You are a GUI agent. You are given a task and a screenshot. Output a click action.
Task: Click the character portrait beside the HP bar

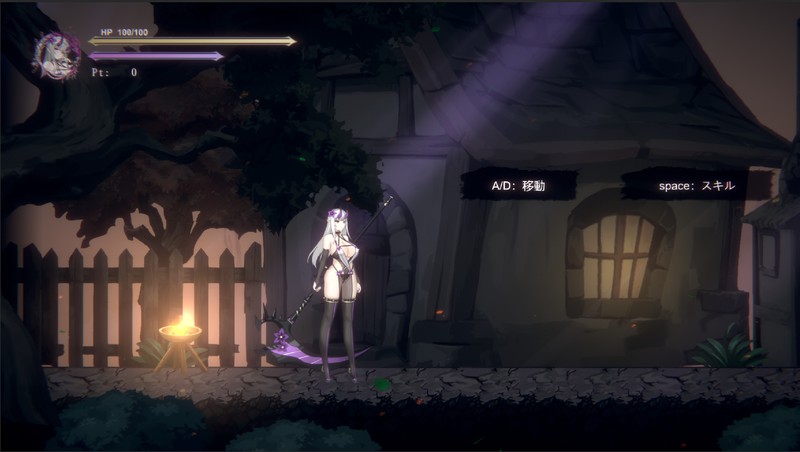(x=56, y=55)
